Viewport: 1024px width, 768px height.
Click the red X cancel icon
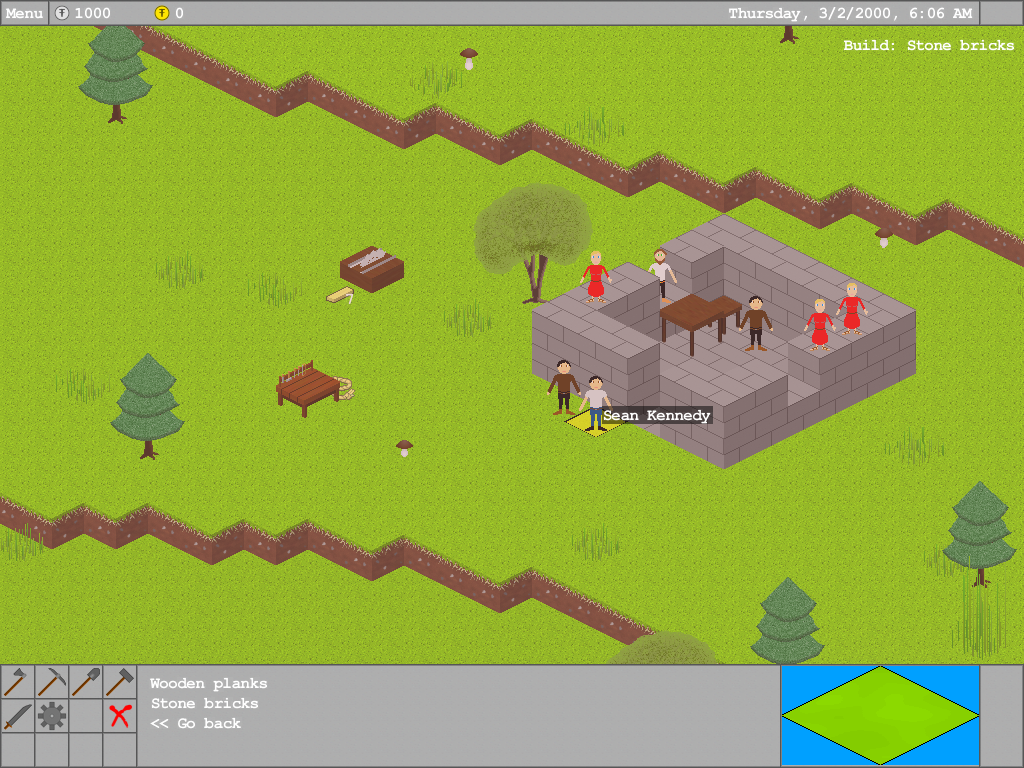pos(120,716)
